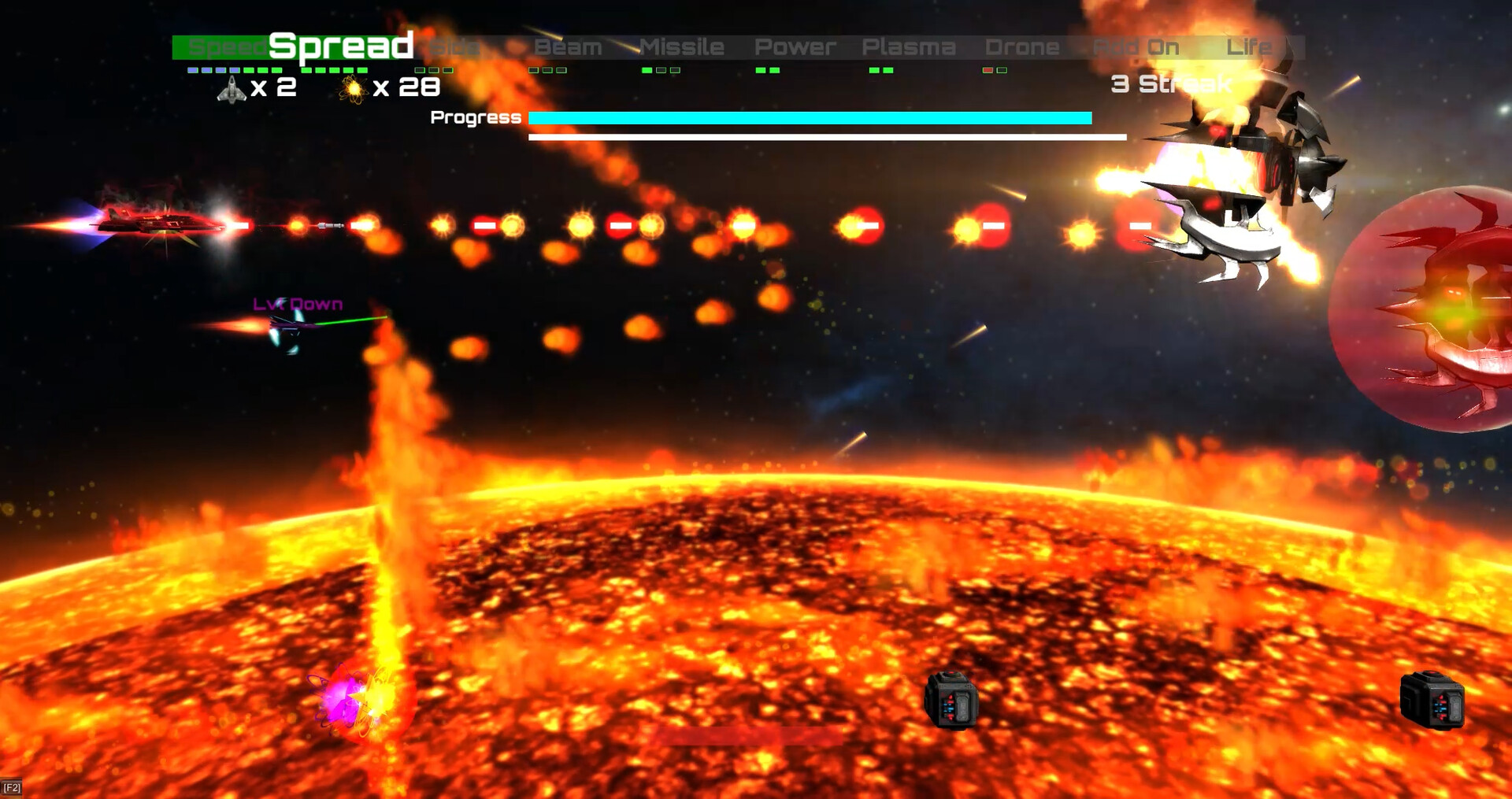Select the Power weapon tab
Image resolution: width=1512 pixels, height=799 pixels.
pos(795,46)
